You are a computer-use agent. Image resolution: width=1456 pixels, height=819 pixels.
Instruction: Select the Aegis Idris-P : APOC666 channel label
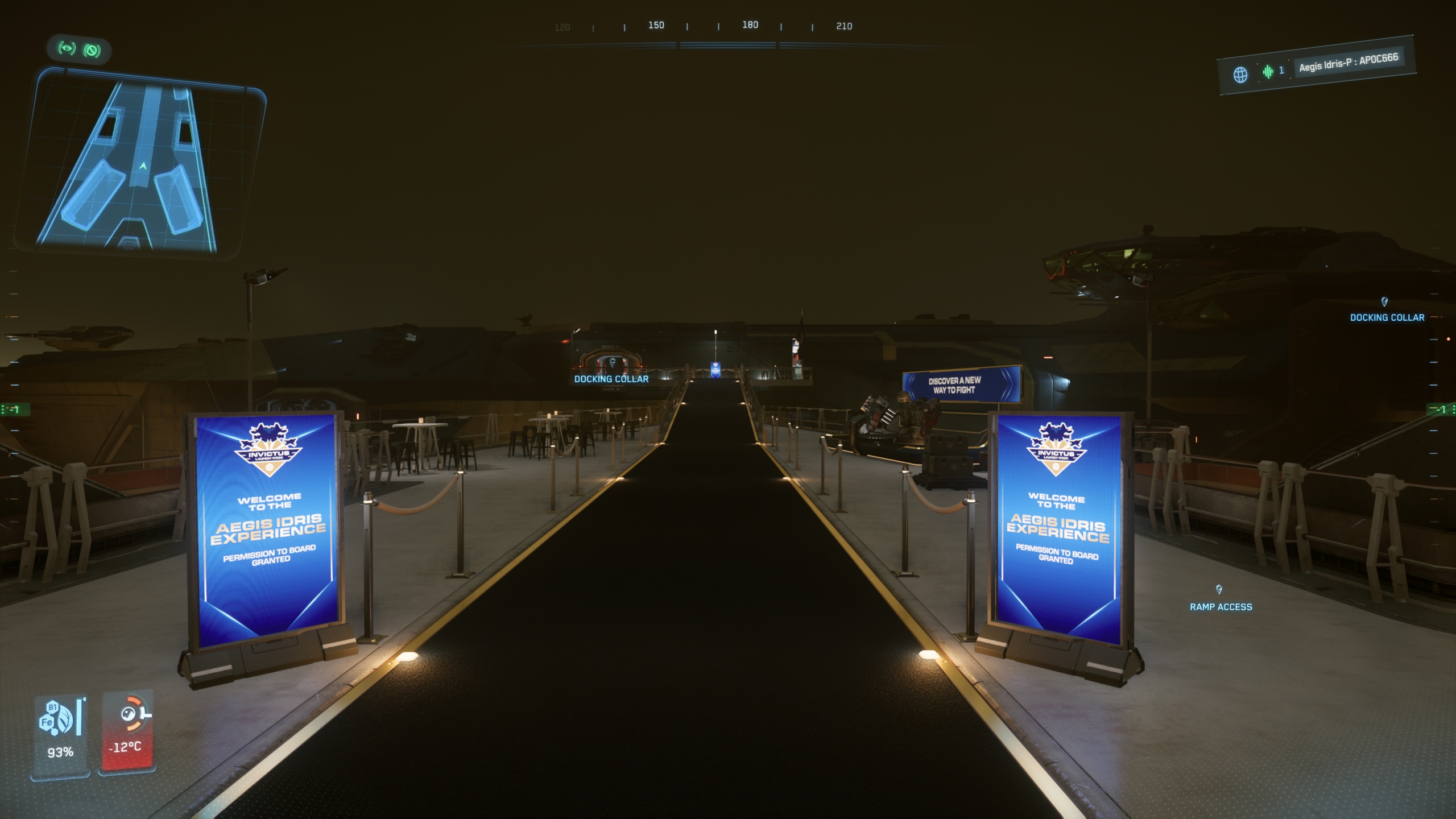1348,63
